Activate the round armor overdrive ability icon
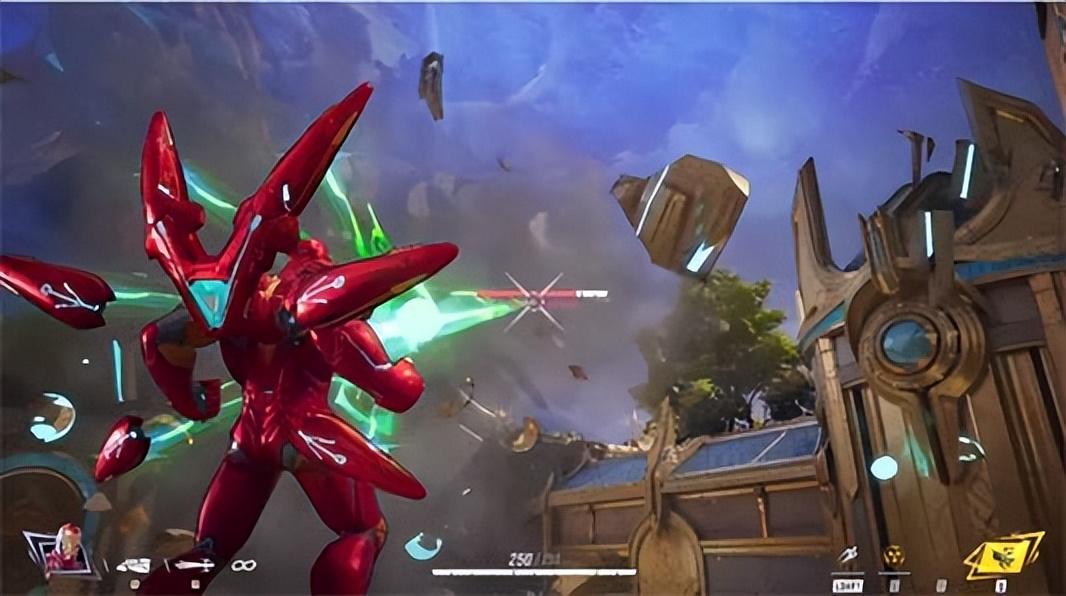This screenshot has height=596, width=1066. [x=894, y=555]
